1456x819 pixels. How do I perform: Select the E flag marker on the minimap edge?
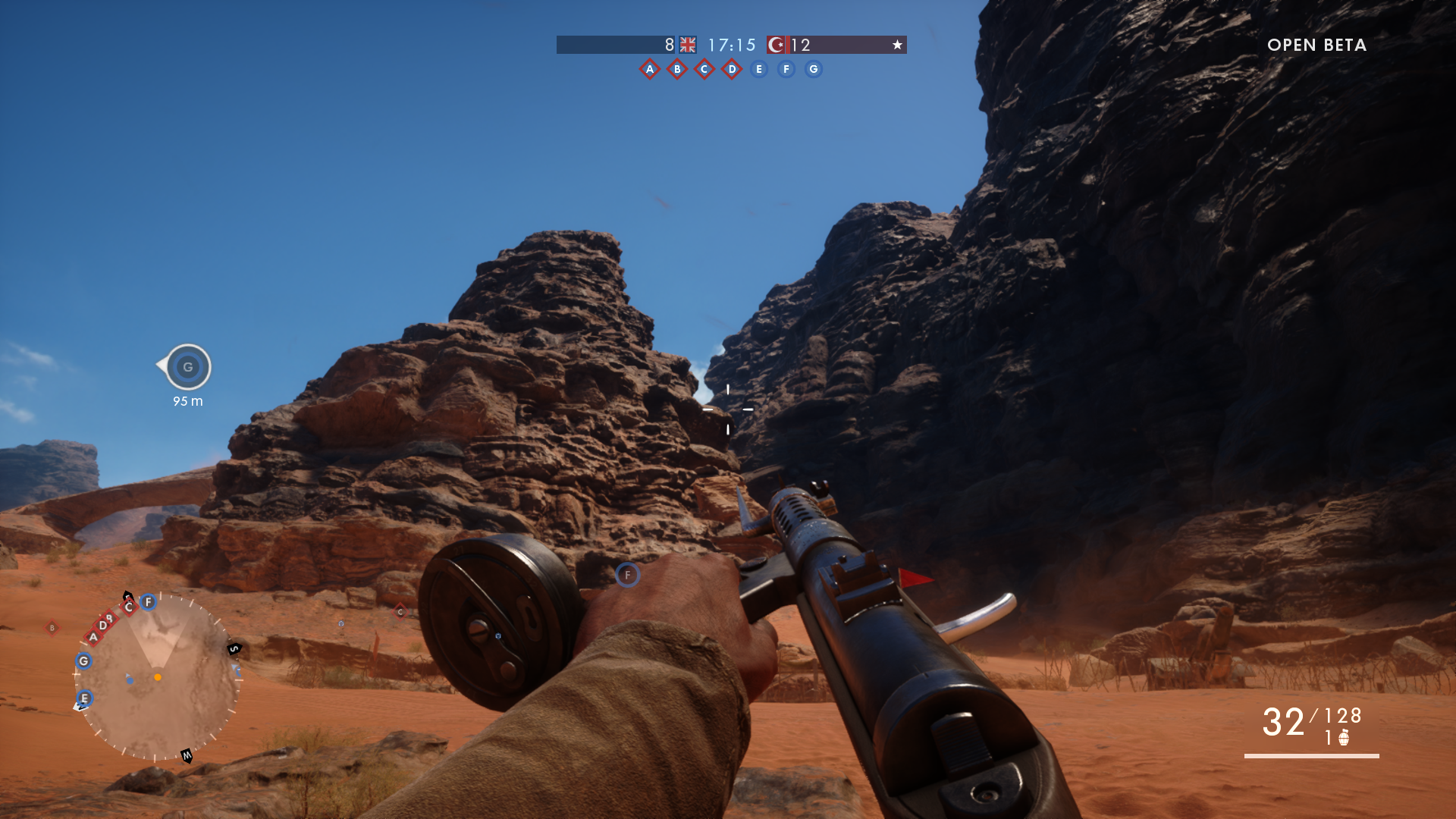tap(84, 698)
